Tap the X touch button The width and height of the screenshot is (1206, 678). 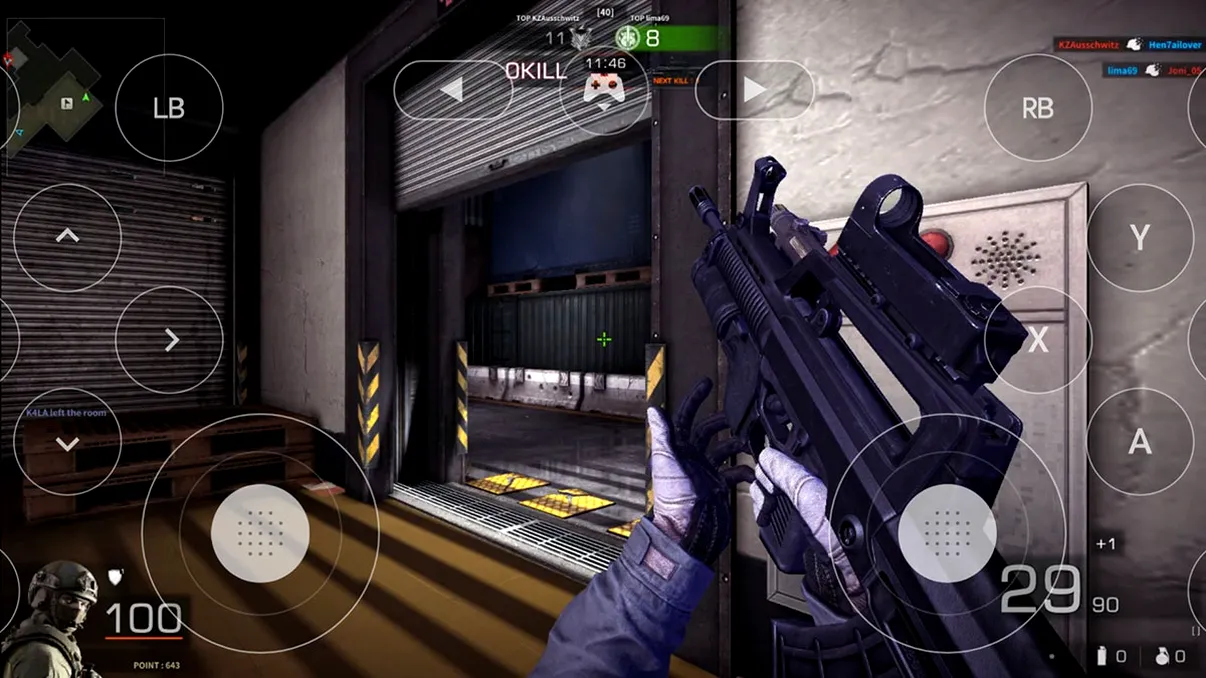pyautogui.click(x=1038, y=340)
